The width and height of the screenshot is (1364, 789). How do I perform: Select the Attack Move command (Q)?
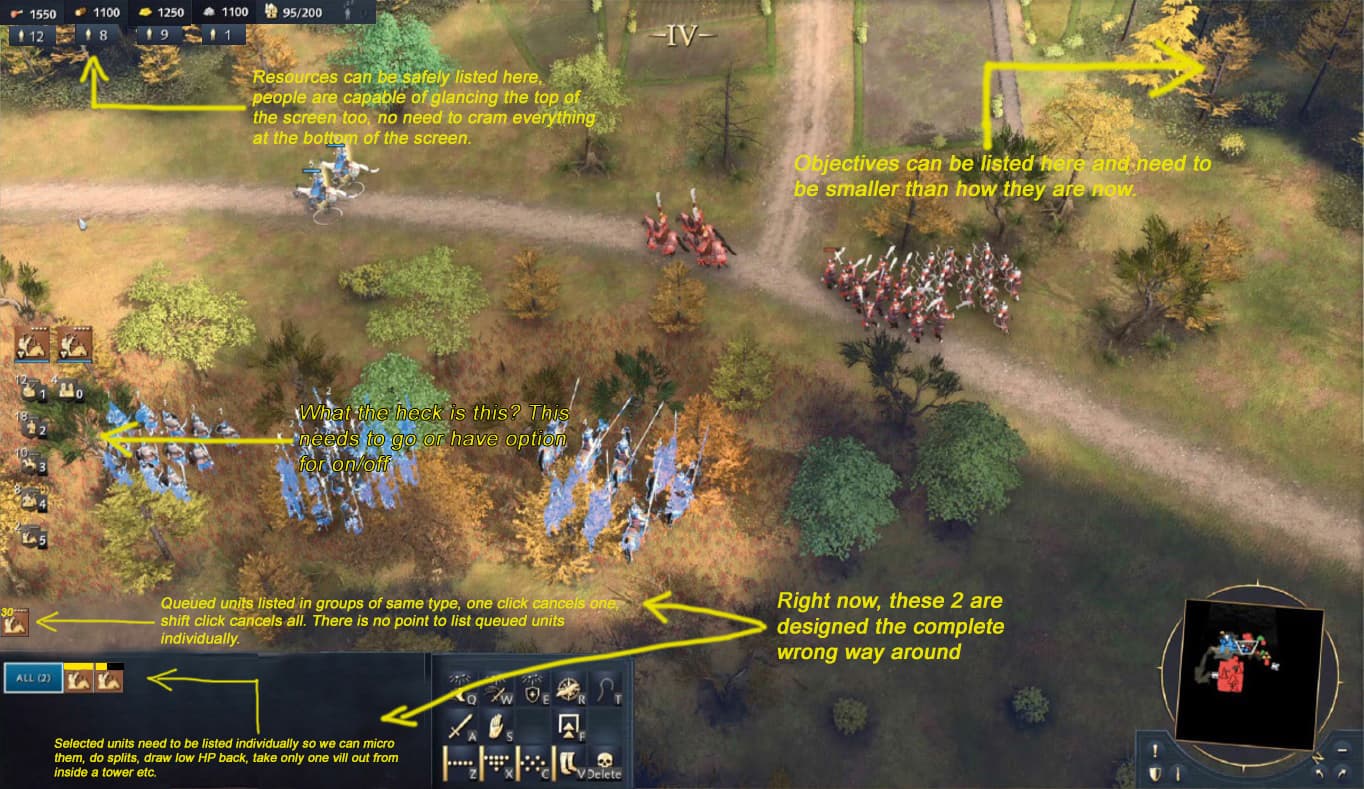click(463, 691)
